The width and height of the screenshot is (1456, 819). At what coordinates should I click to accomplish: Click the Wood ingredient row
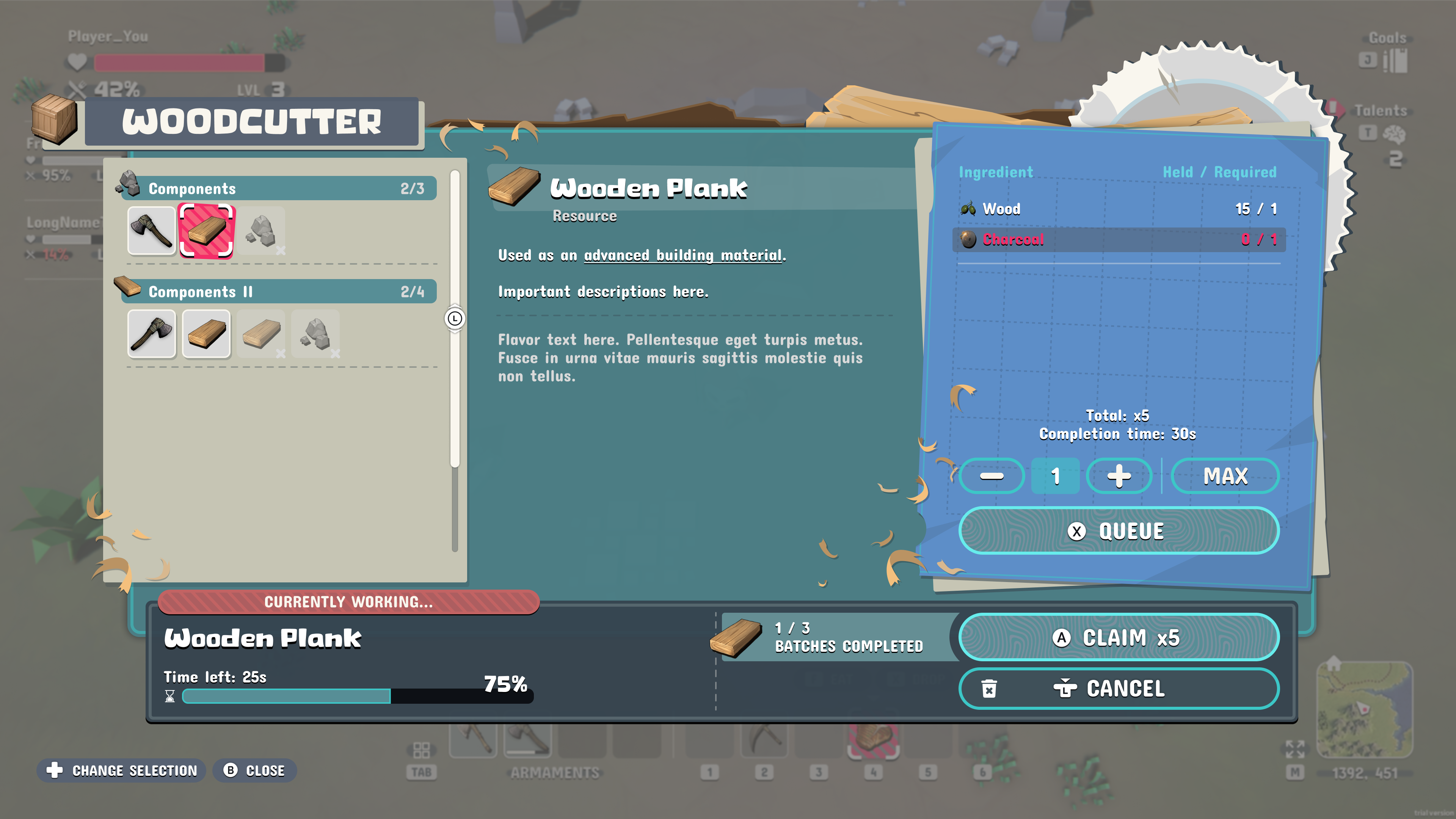click(x=1118, y=209)
